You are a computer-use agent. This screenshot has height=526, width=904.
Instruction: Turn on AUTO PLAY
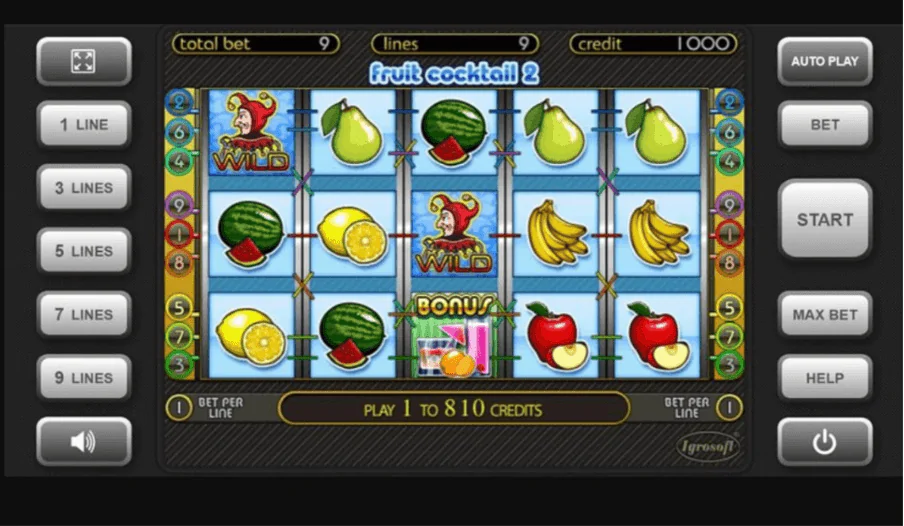tap(825, 61)
